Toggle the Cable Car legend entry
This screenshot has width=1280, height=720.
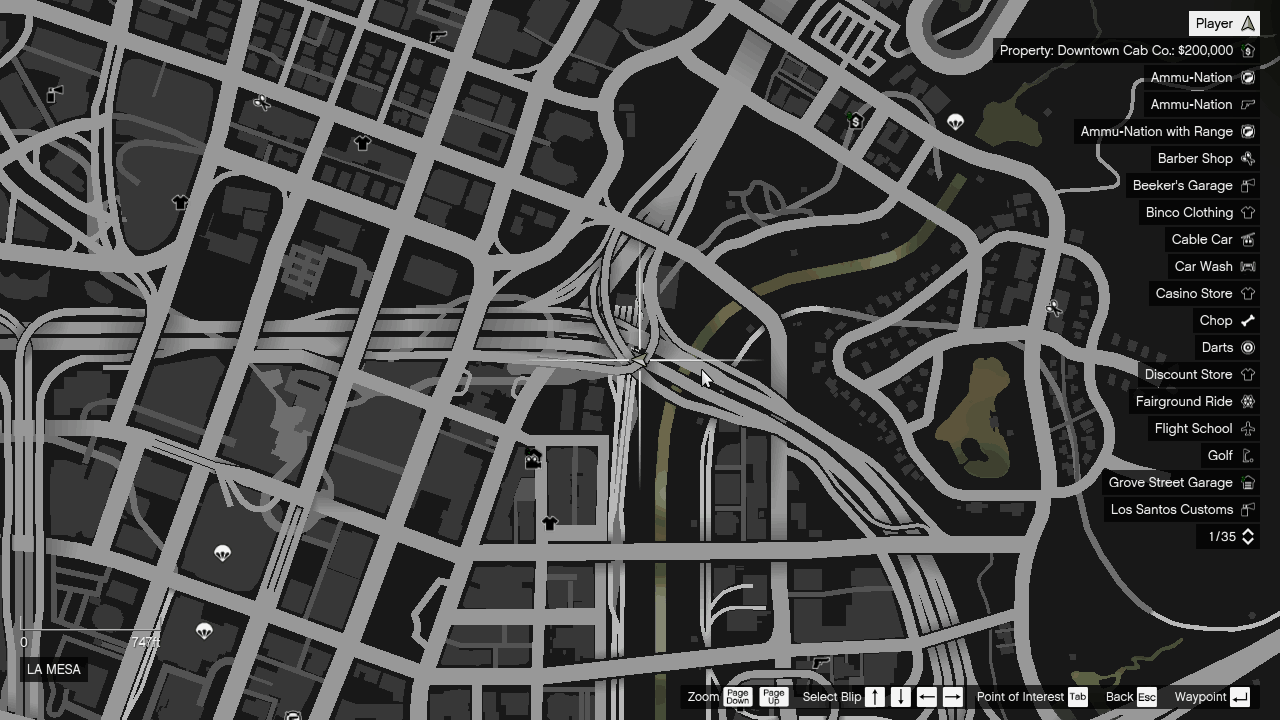[1211, 239]
